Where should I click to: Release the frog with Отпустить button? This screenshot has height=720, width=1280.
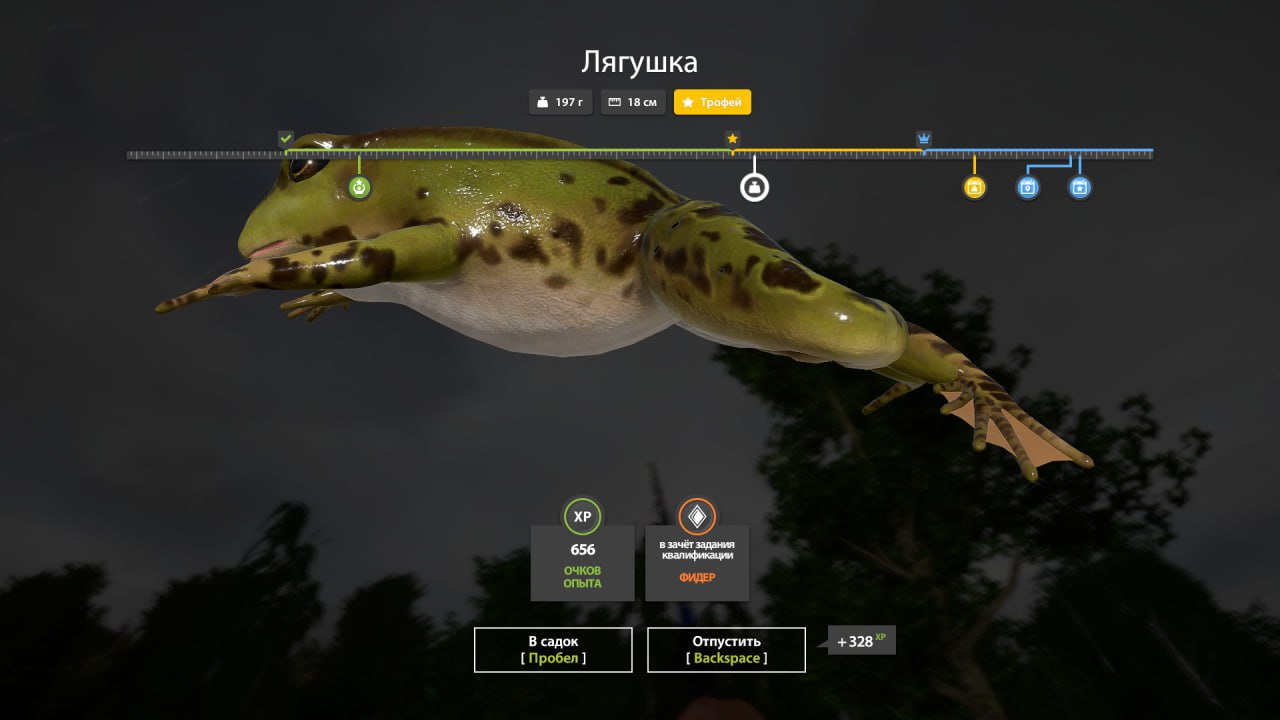pyautogui.click(x=726, y=649)
